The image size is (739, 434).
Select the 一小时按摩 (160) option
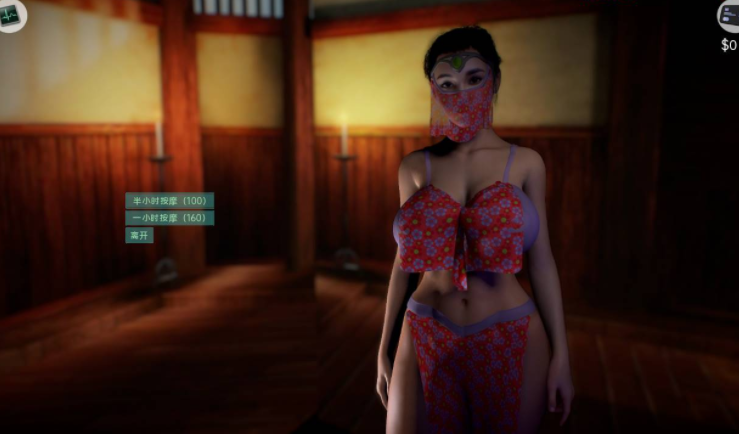click(x=169, y=218)
